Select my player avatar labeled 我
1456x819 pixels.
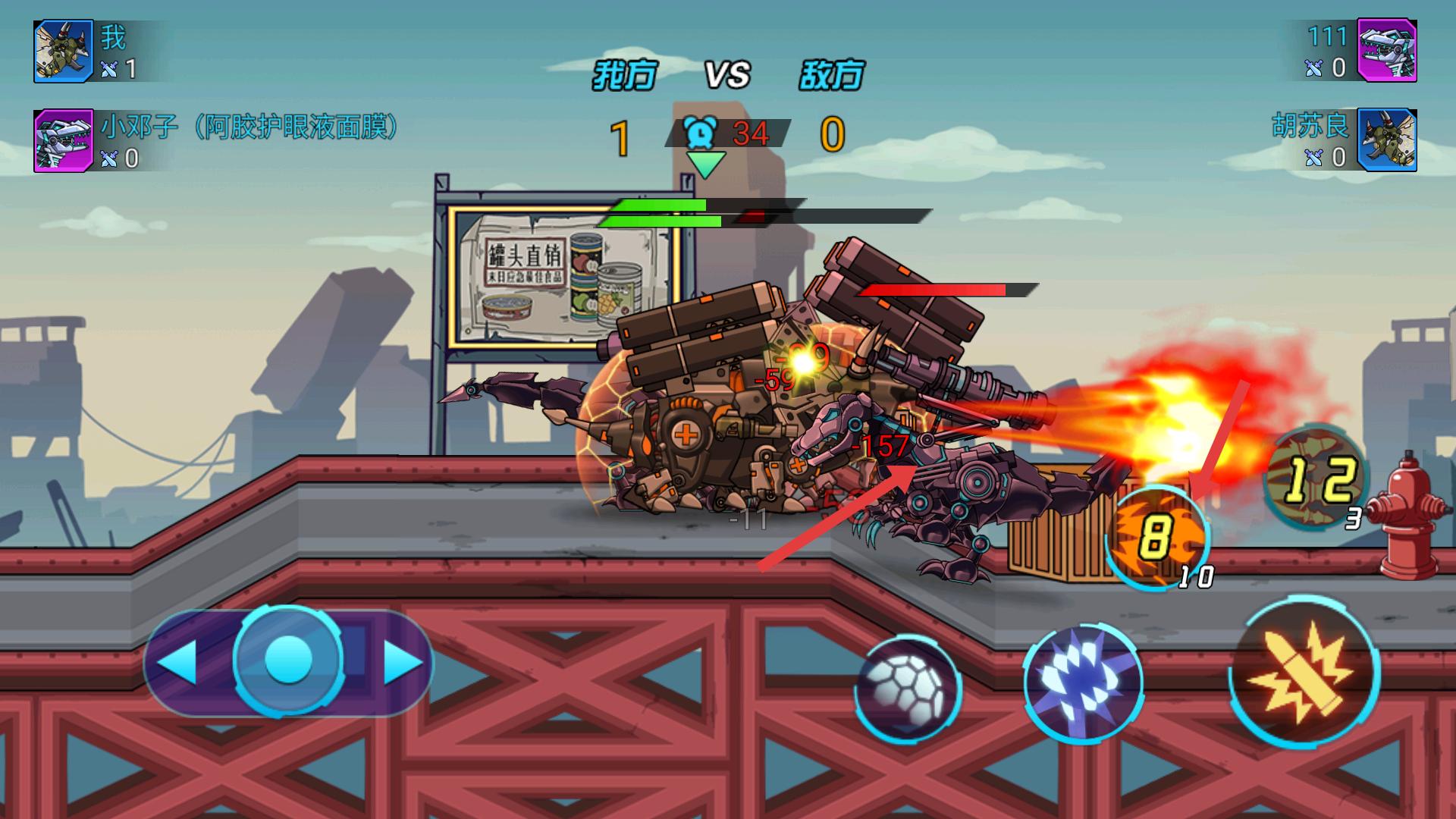pyautogui.click(x=64, y=51)
